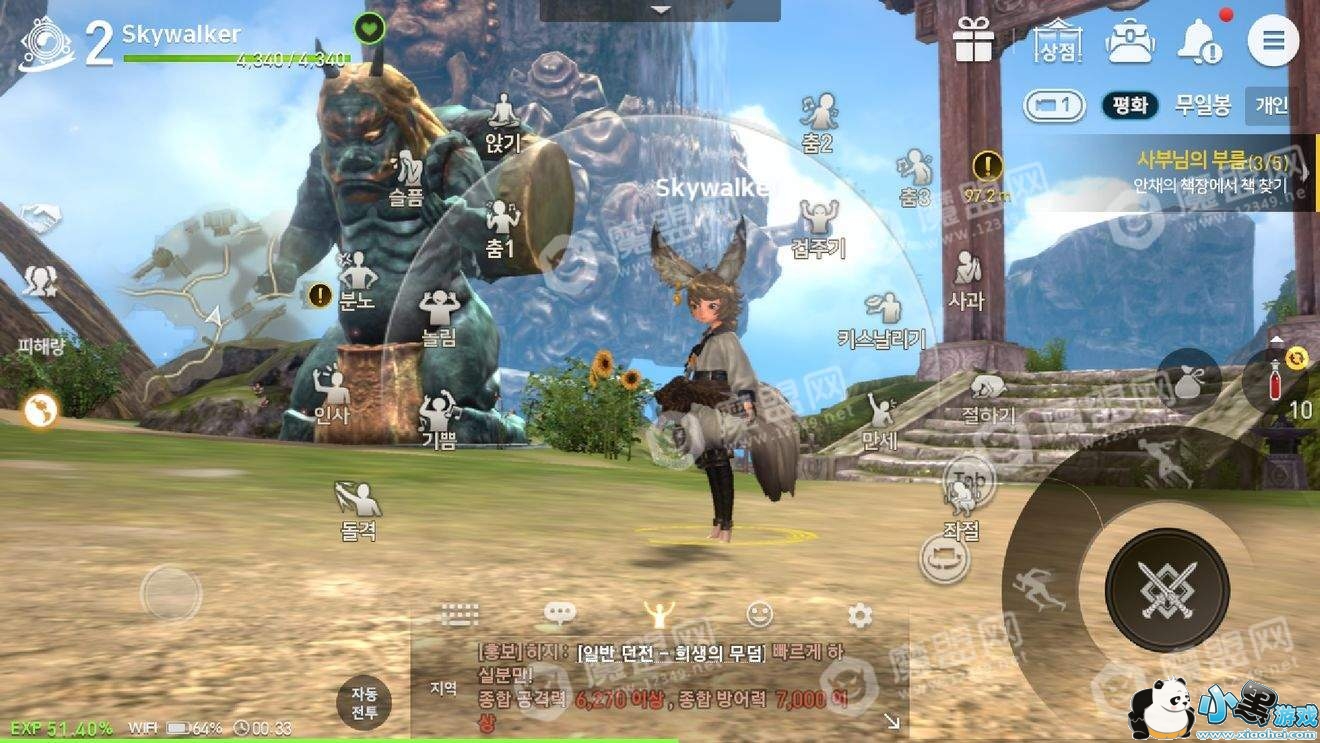Use the 키스날리기 blow kiss emote
This screenshot has height=743, width=1320.
[882, 318]
